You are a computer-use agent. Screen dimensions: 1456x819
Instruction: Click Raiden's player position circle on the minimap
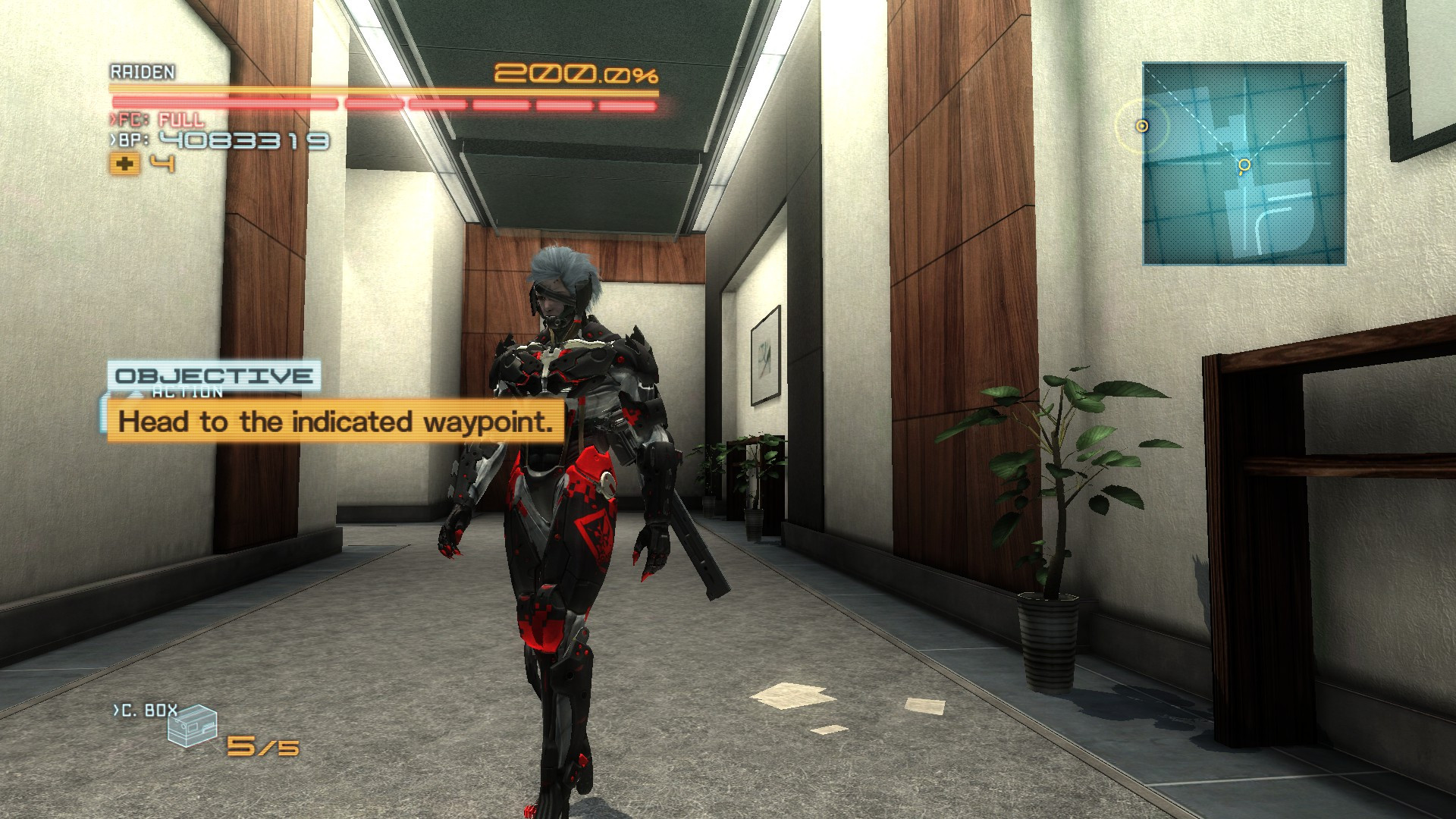[x=1141, y=126]
